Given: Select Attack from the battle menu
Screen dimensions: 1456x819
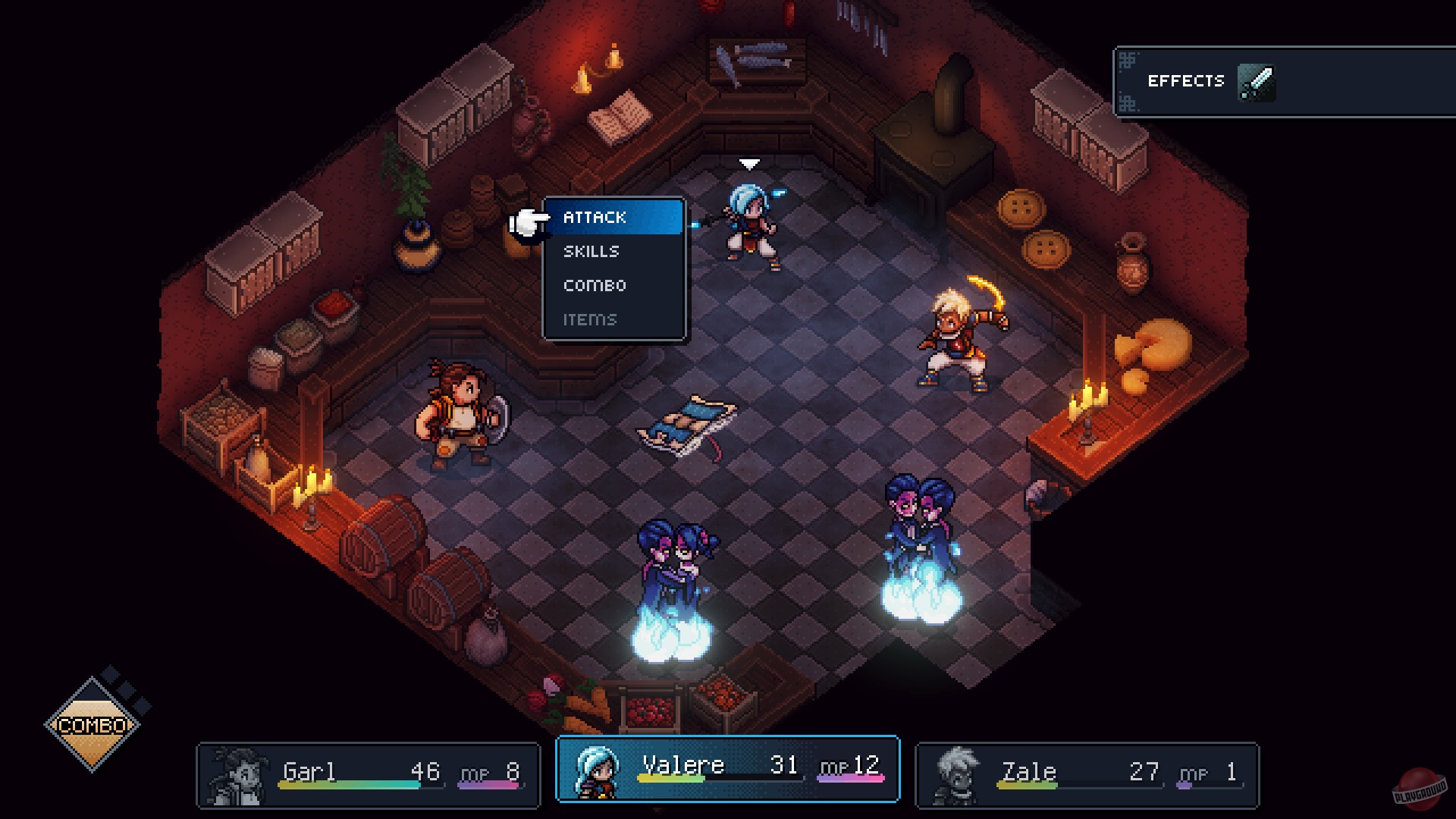Looking at the screenshot, I should [594, 218].
